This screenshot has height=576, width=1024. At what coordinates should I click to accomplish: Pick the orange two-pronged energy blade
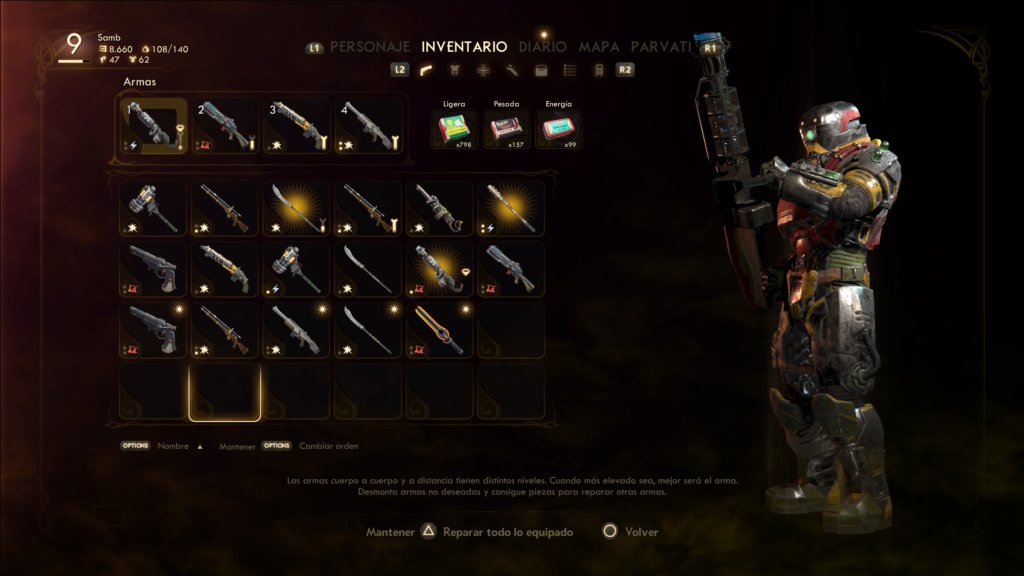pyautogui.click(x=441, y=330)
